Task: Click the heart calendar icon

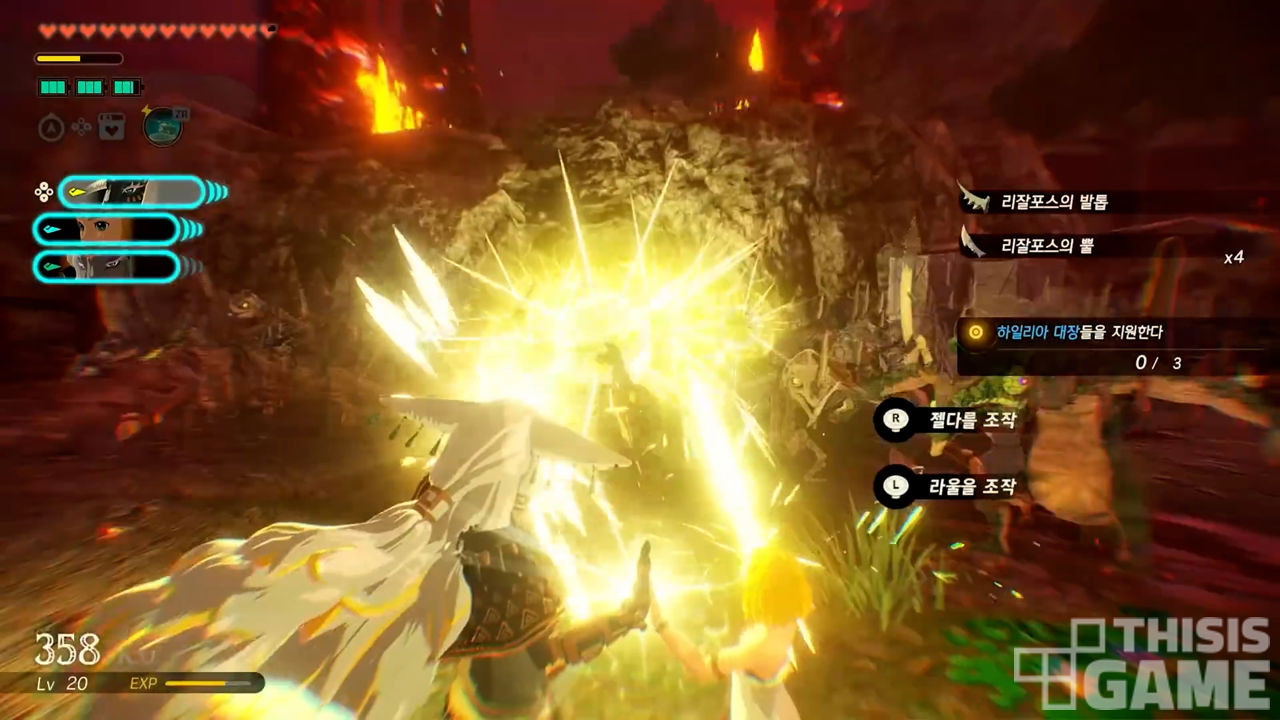Action: (x=111, y=127)
